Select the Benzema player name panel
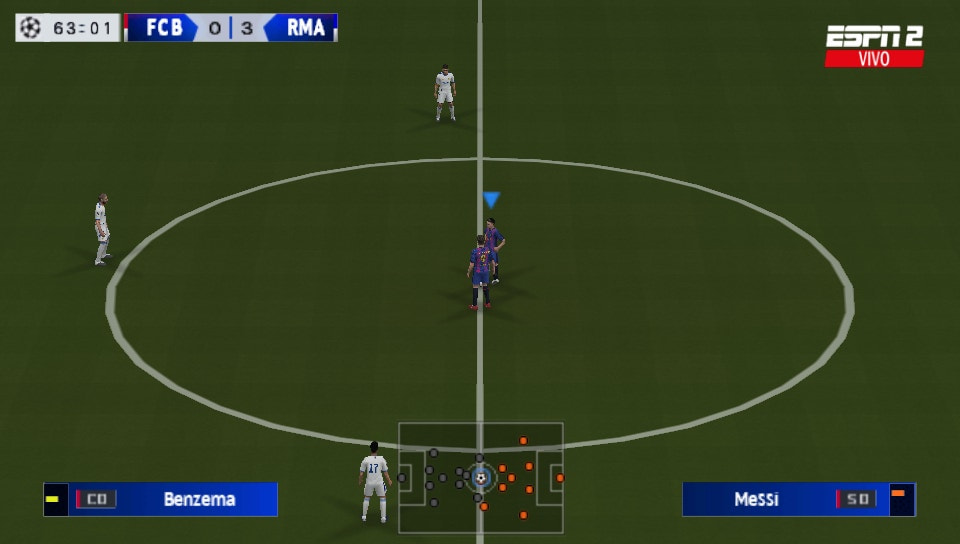The image size is (960, 544). coord(161,499)
